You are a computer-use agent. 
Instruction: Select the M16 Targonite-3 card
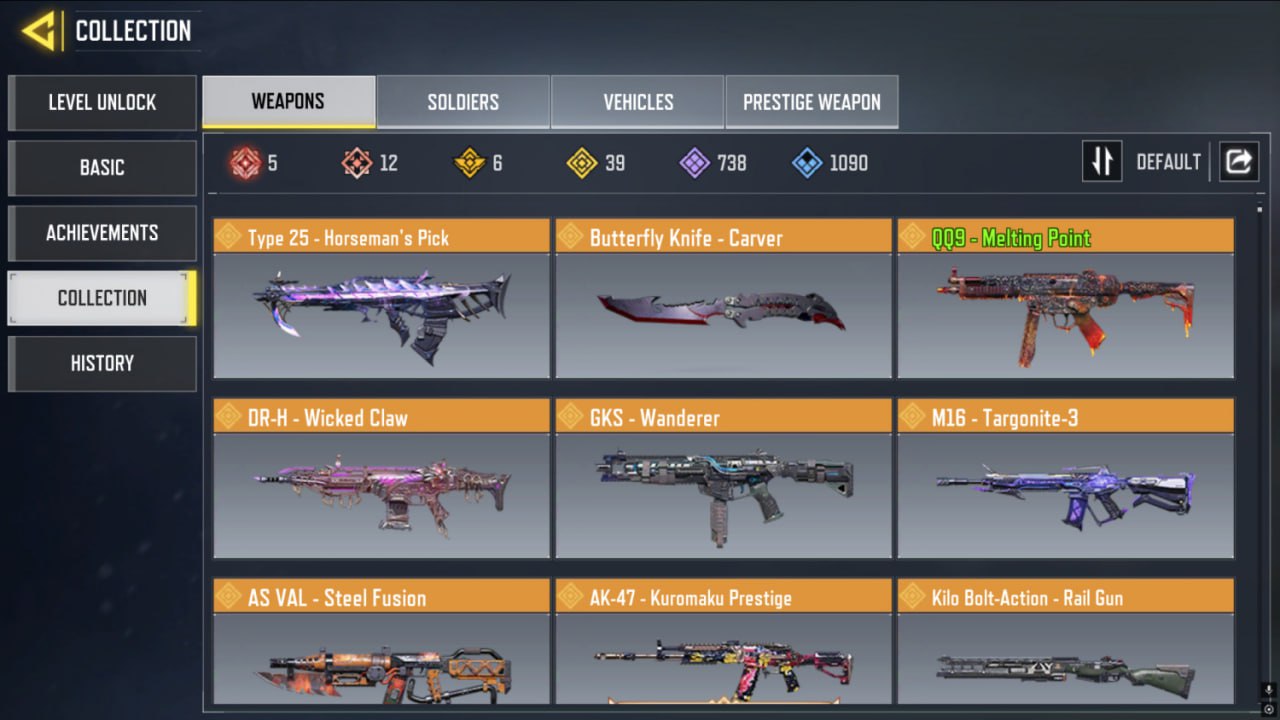click(1065, 478)
